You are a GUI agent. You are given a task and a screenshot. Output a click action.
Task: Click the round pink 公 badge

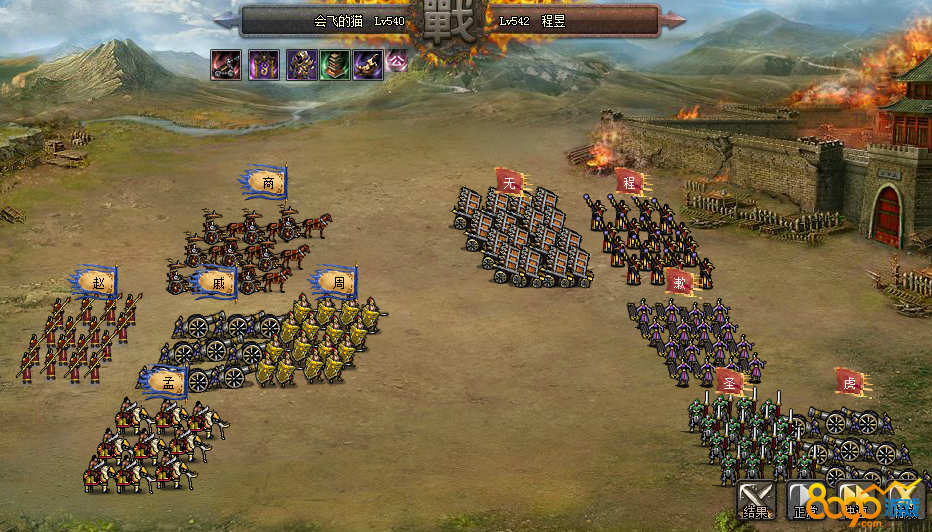pyautogui.click(x=397, y=60)
